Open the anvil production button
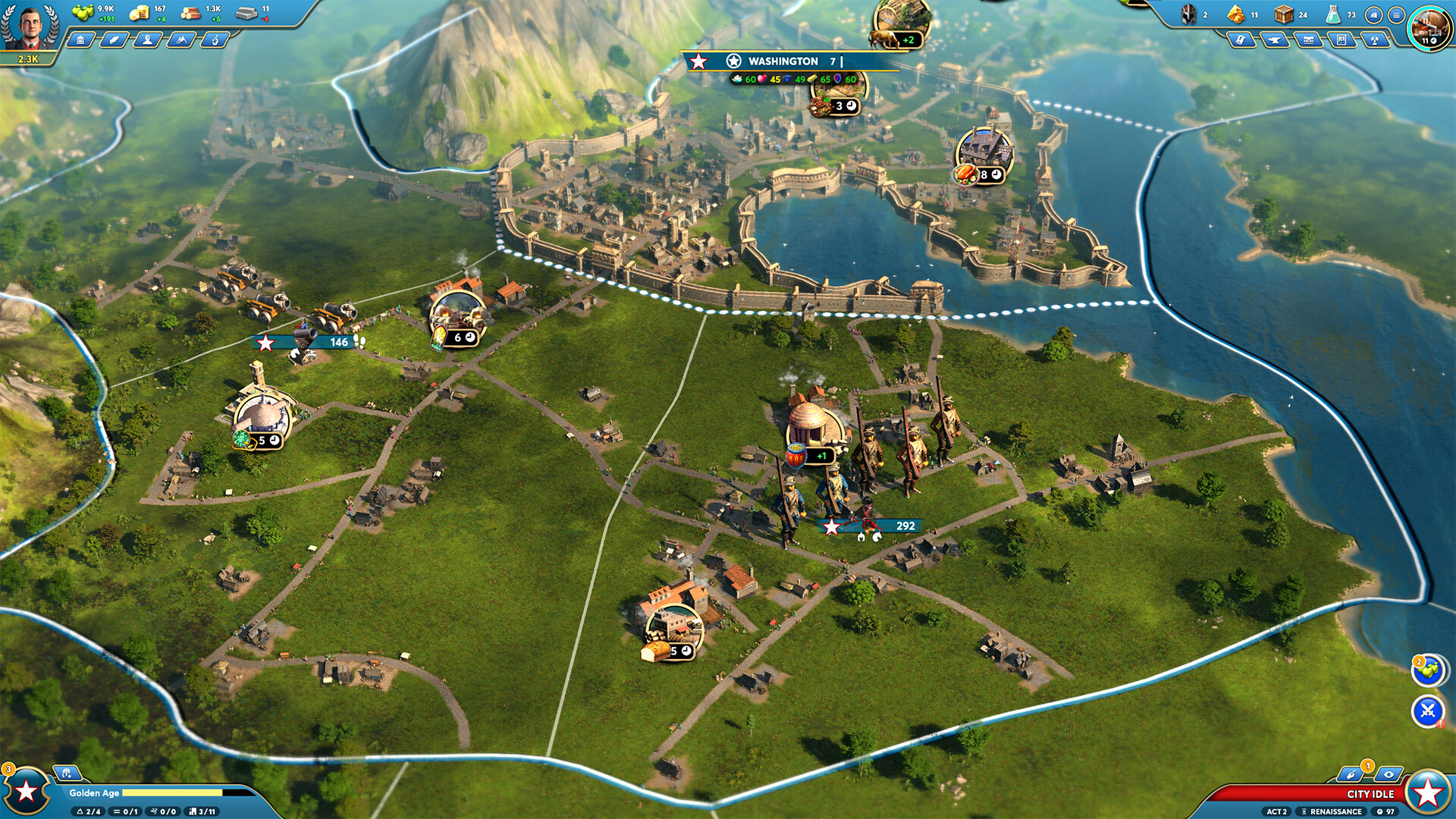 pyautogui.click(x=1275, y=40)
